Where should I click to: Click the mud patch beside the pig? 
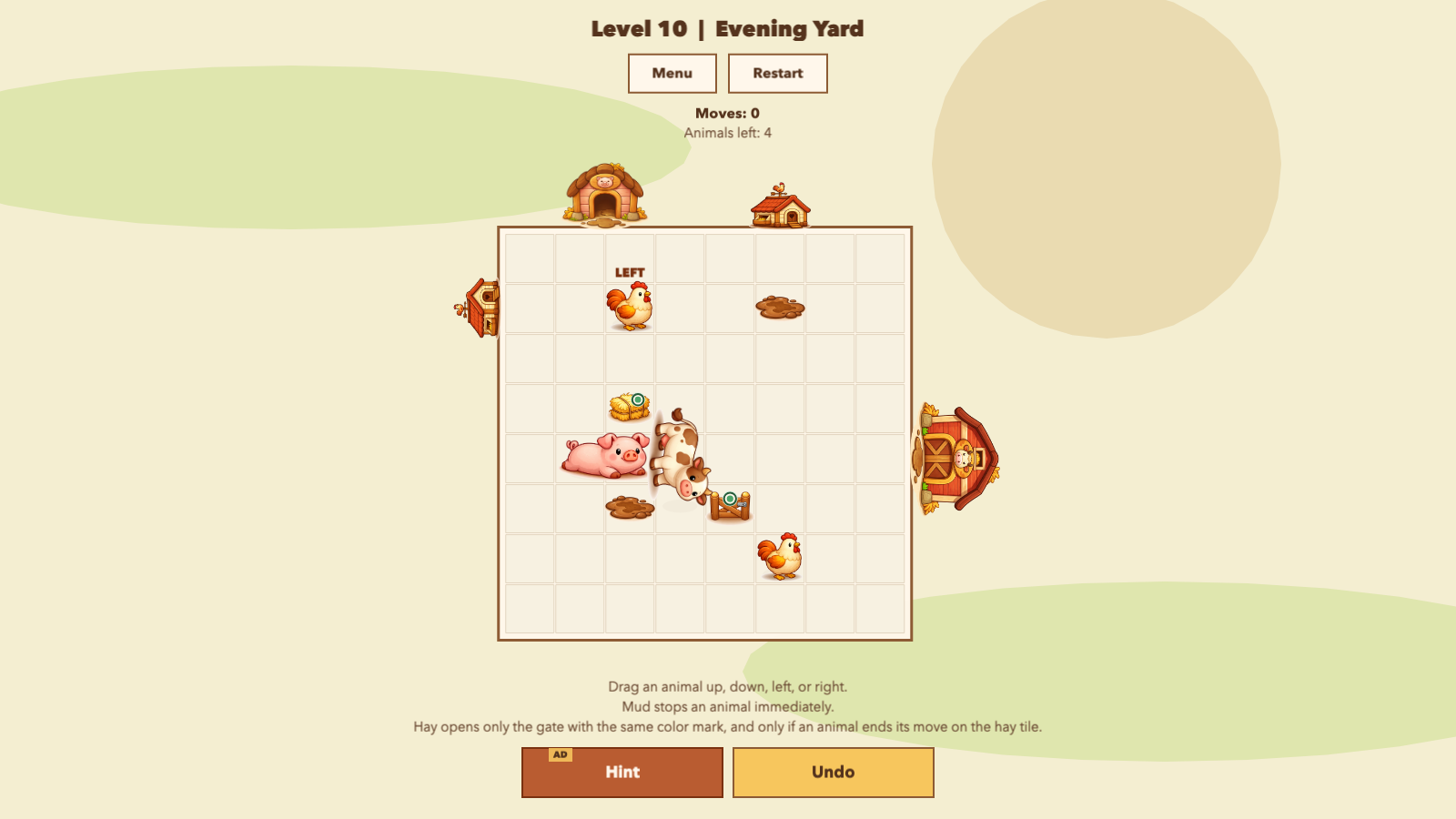point(631,506)
